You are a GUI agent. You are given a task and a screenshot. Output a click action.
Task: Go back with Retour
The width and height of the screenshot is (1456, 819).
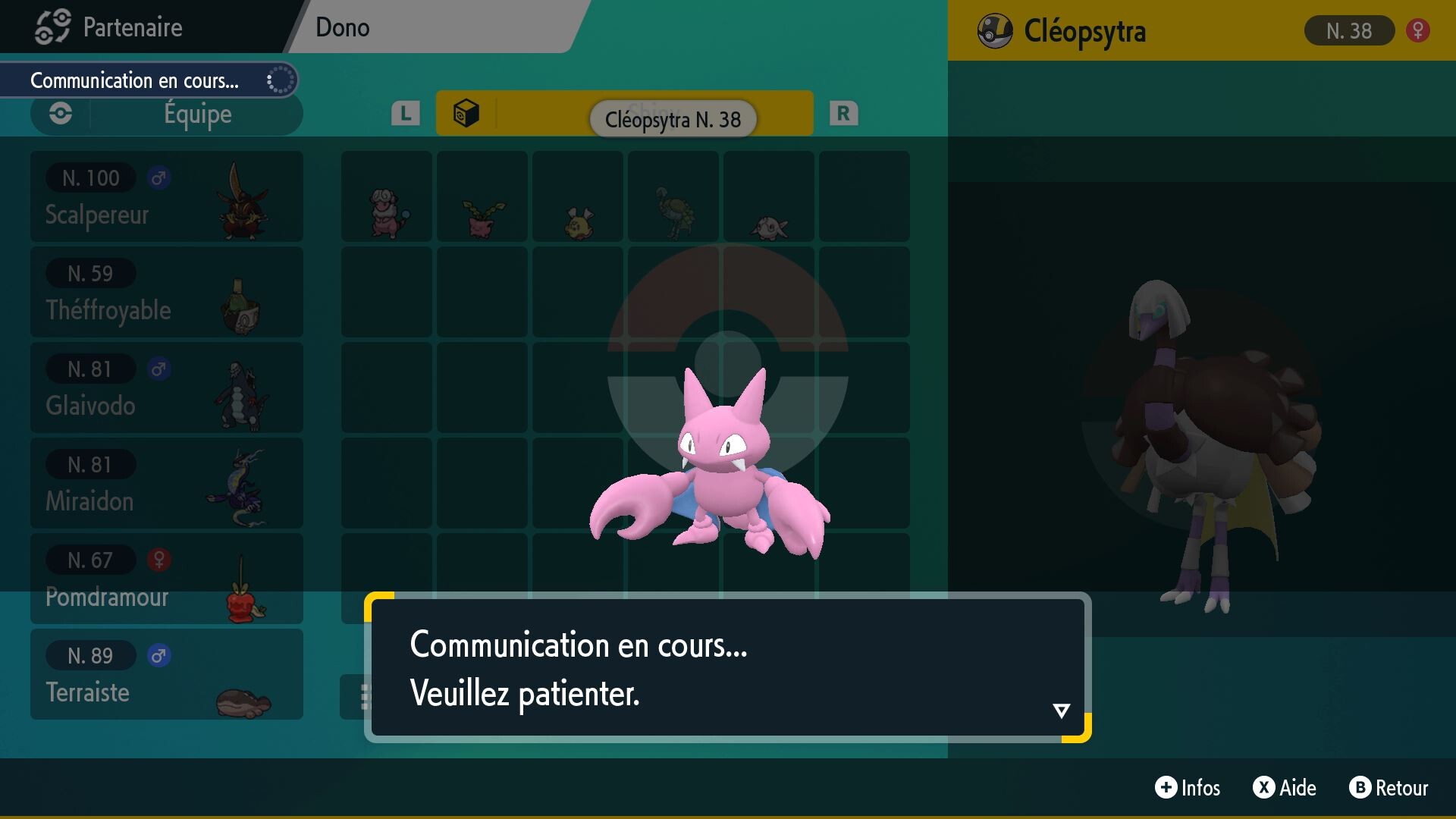coord(1389,788)
